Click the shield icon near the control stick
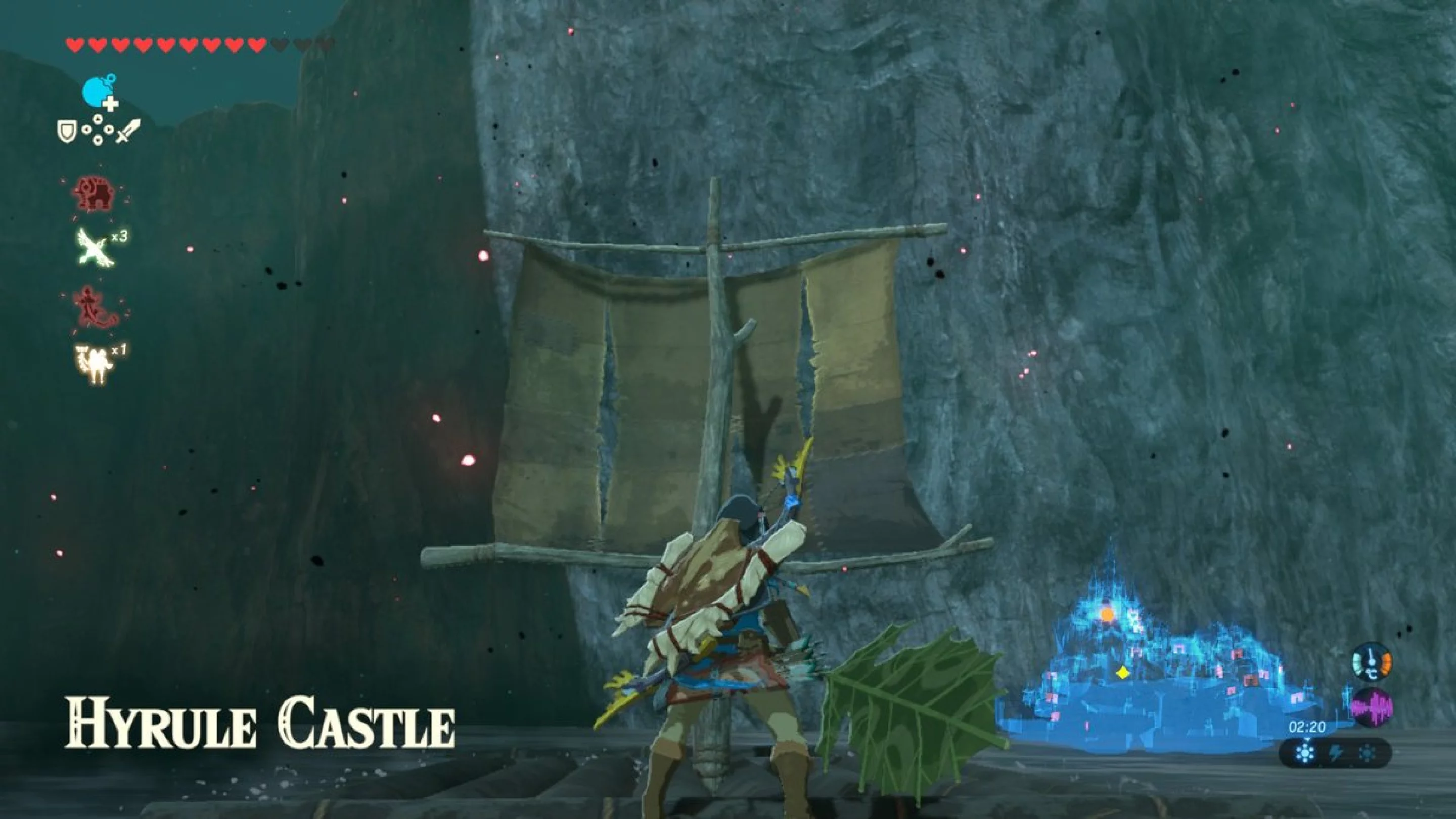This screenshot has height=819, width=1456. click(67, 131)
